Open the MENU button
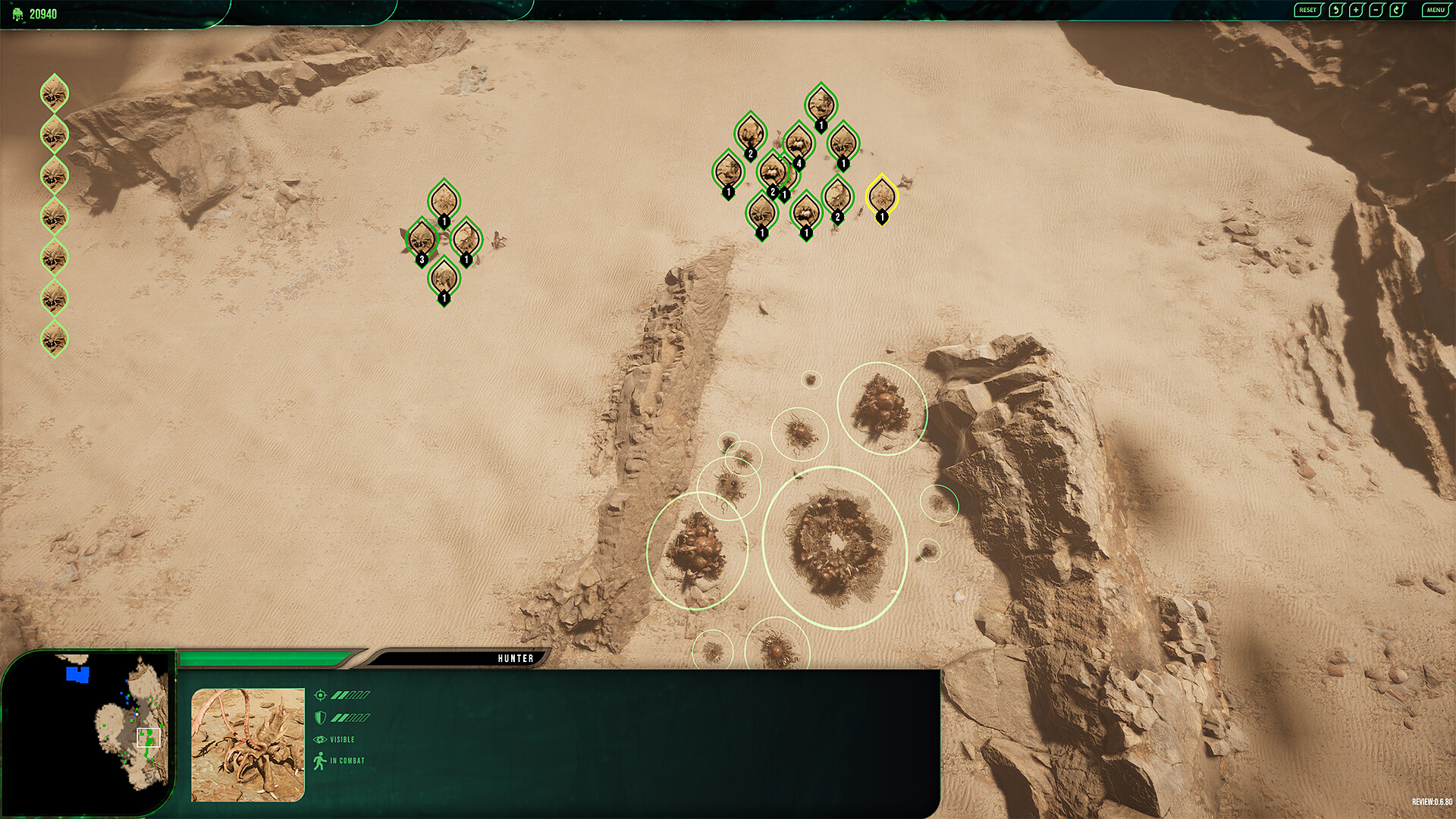The height and width of the screenshot is (819, 1456). click(1435, 10)
